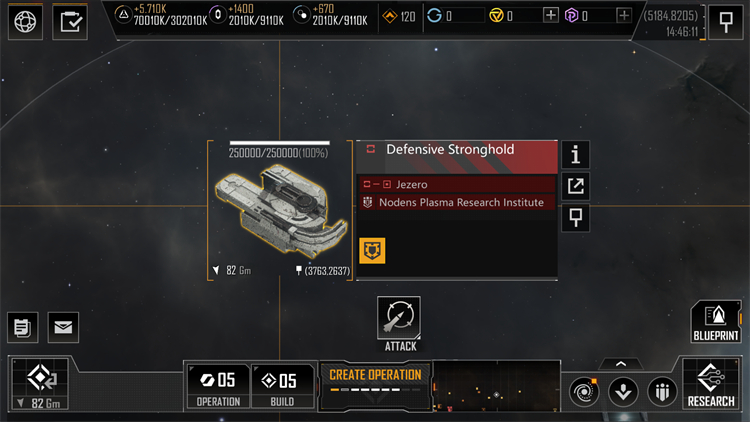The height and width of the screenshot is (422, 750).
Task: Open the mail envelope inbox
Action: coord(63,326)
